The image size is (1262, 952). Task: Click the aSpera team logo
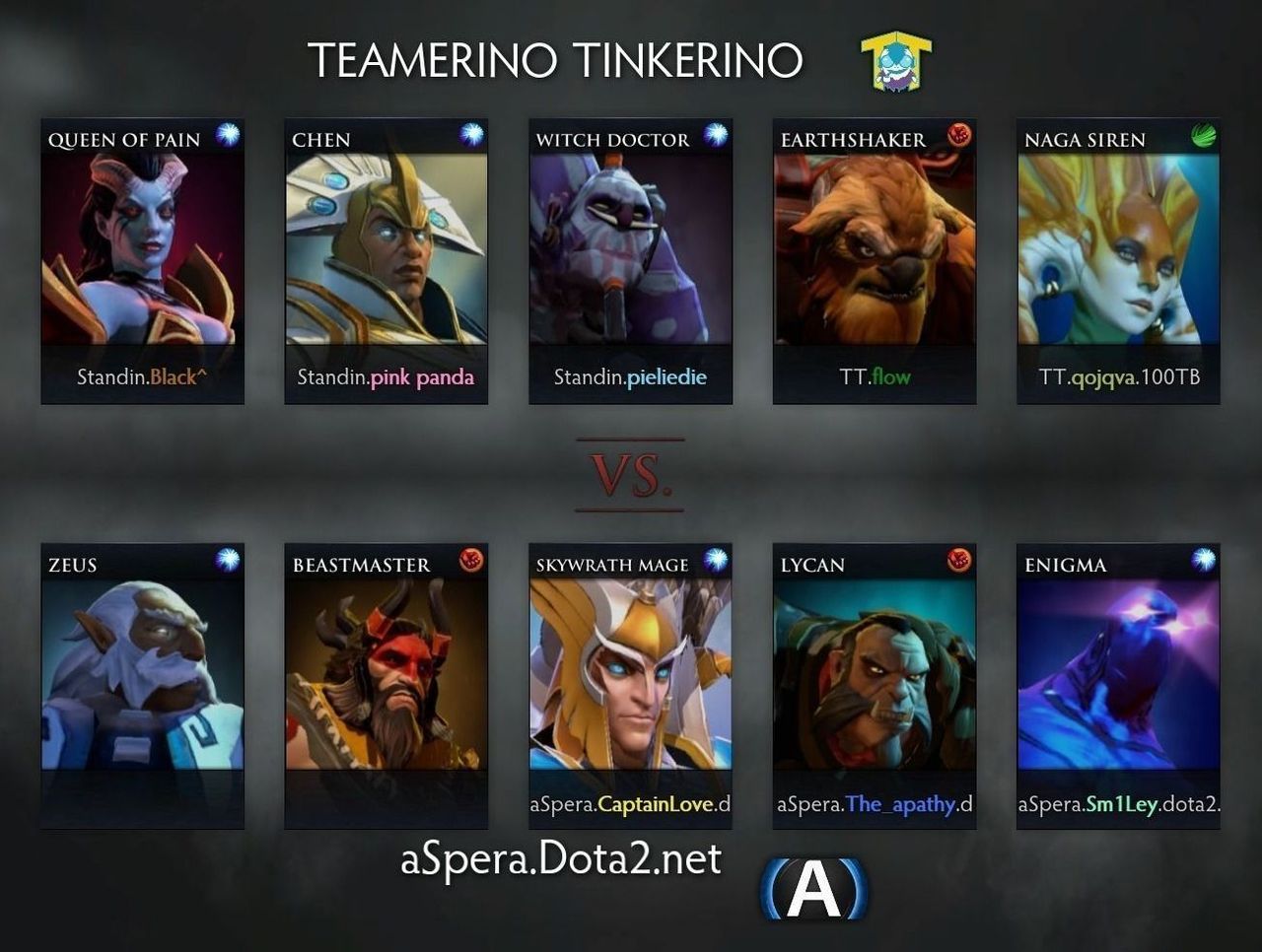pyautogui.click(x=814, y=889)
